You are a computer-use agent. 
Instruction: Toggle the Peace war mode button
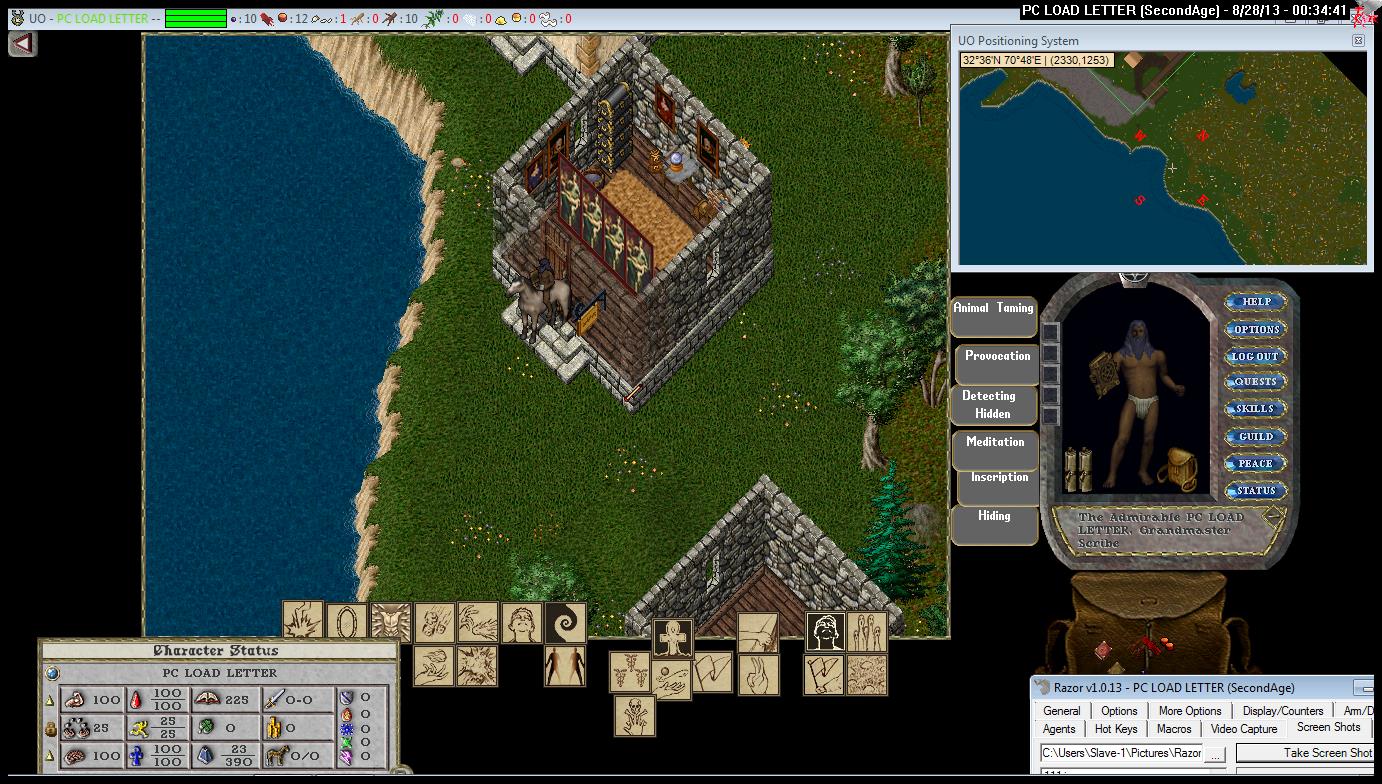[1256, 463]
